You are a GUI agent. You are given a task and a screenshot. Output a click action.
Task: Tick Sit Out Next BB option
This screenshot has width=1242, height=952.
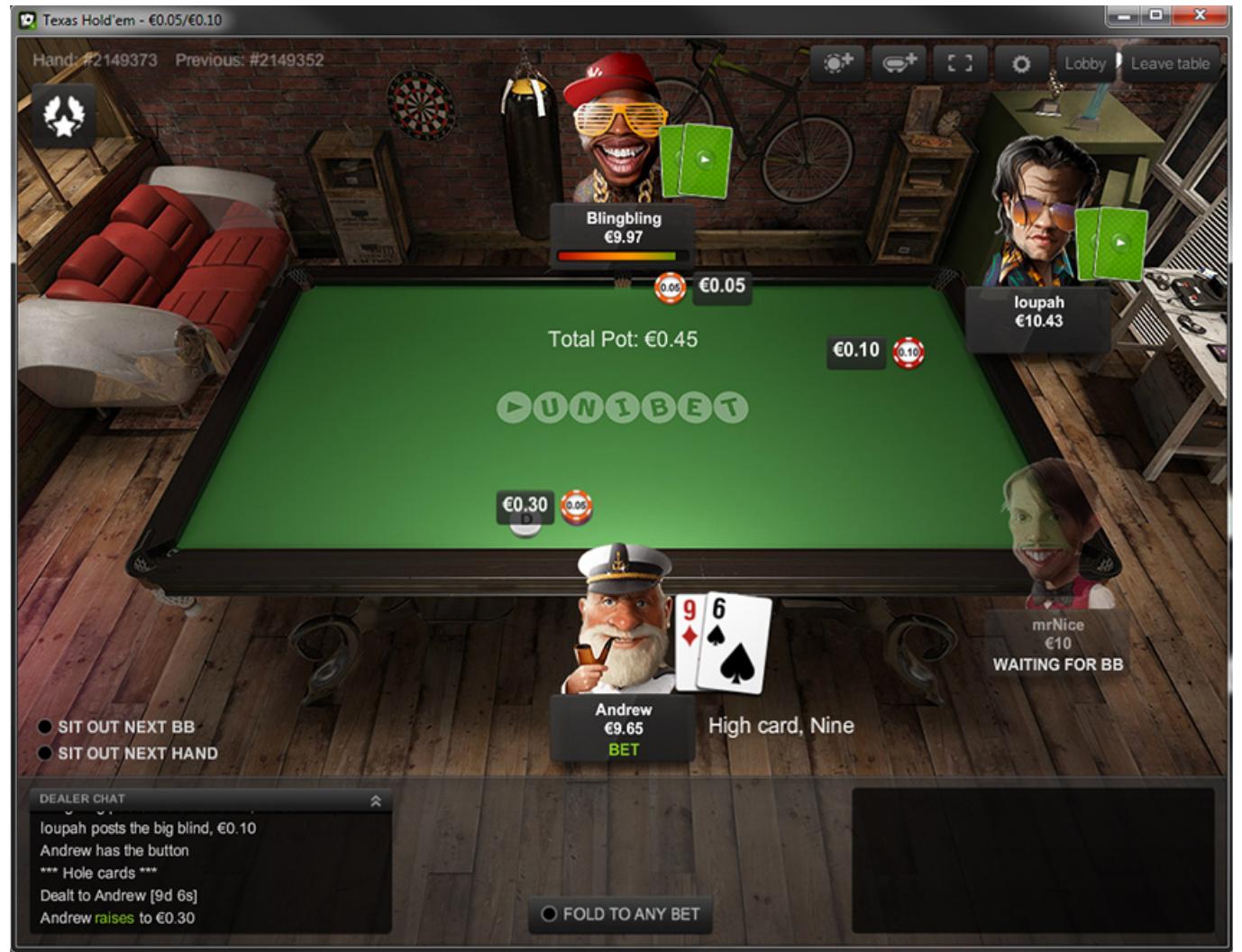pos(45,727)
